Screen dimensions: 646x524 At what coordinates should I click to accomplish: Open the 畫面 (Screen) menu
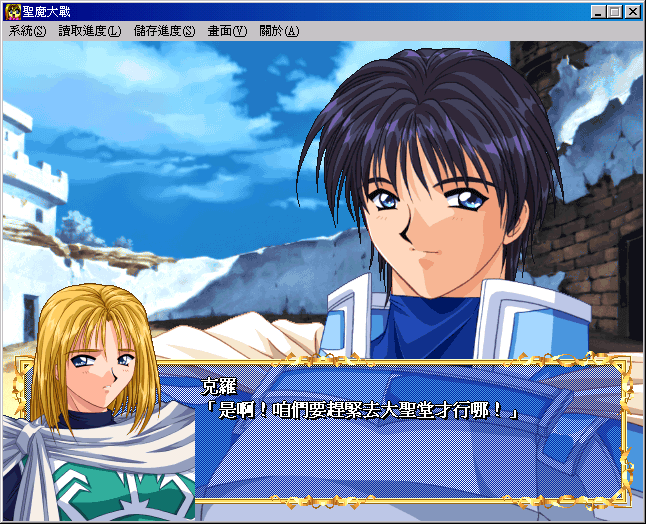coord(226,31)
